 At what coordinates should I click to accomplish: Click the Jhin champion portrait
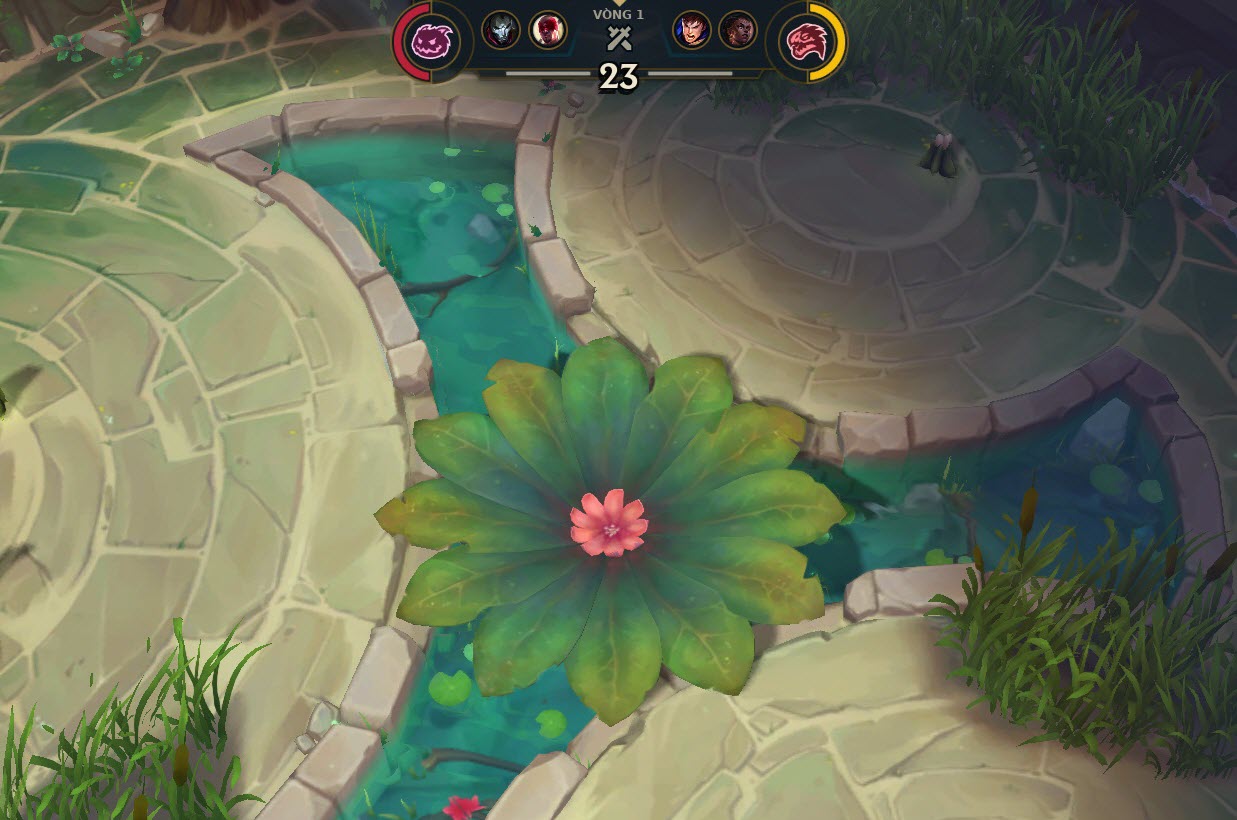click(x=501, y=30)
